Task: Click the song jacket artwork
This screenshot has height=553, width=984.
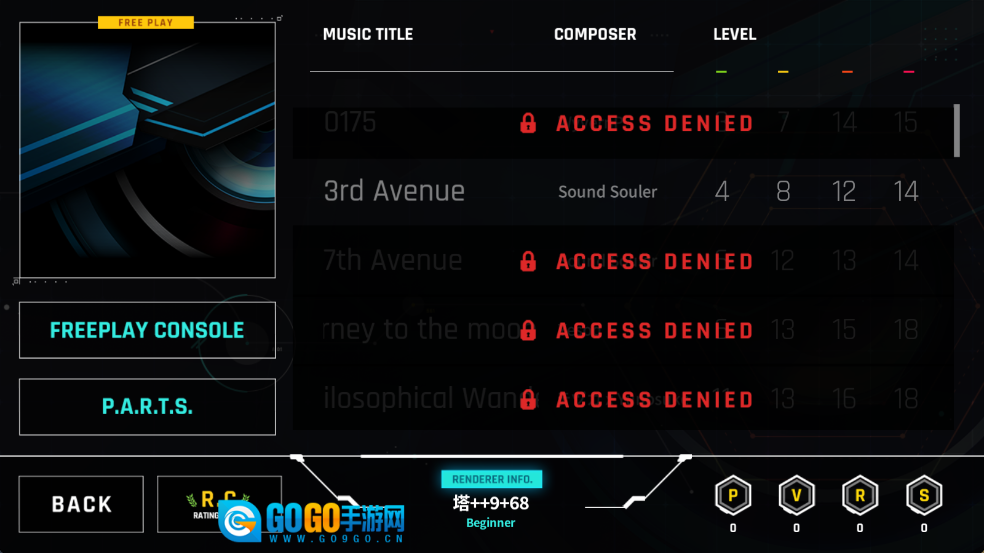Action: pos(147,150)
